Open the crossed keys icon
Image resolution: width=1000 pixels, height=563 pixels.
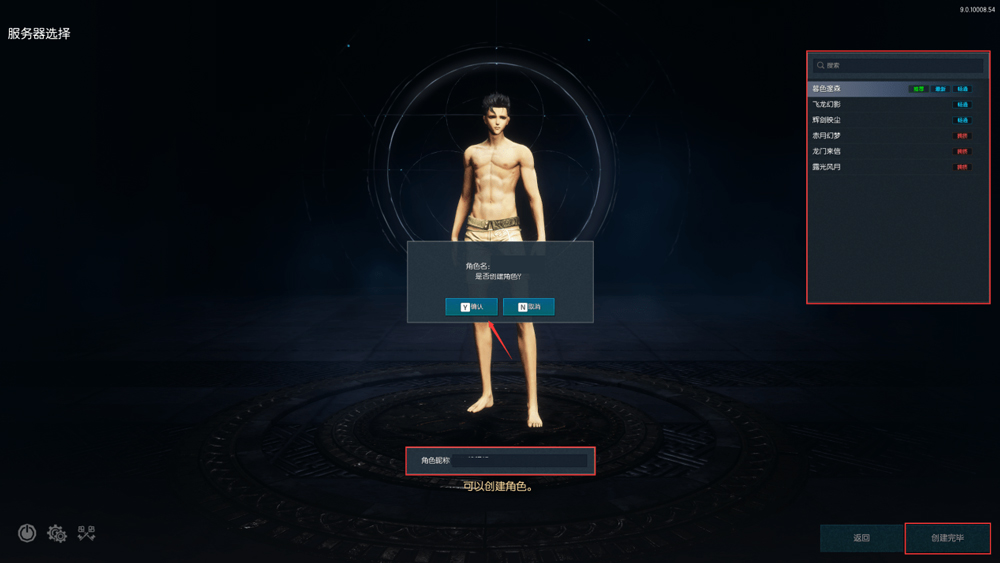87,533
